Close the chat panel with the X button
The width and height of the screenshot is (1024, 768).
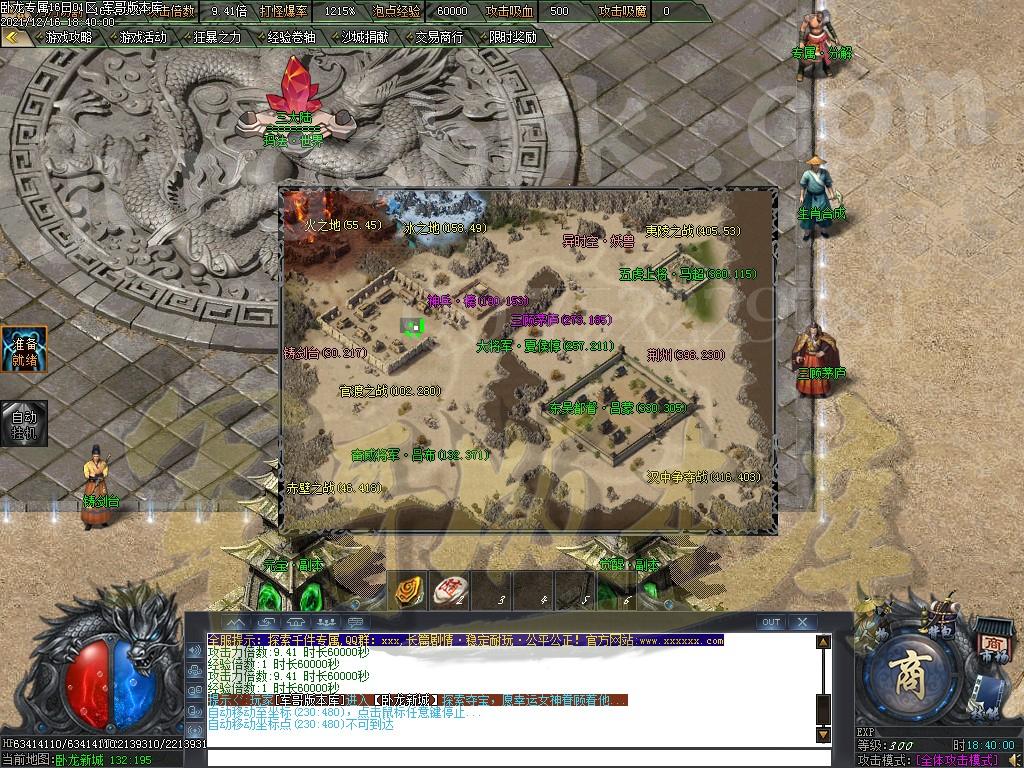pos(803,622)
